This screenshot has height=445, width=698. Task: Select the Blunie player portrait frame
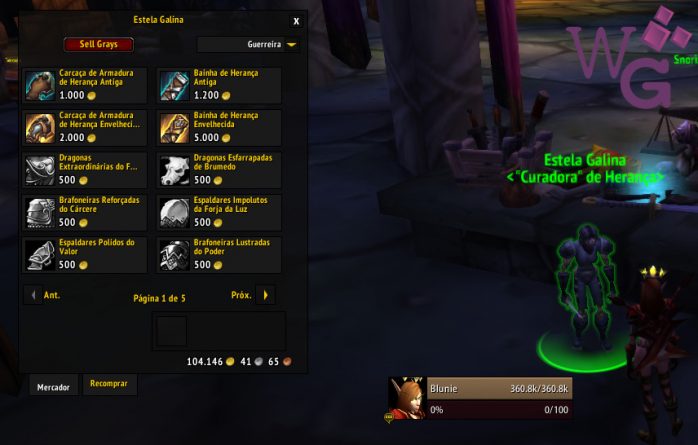pyautogui.click(x=408, y=398)
